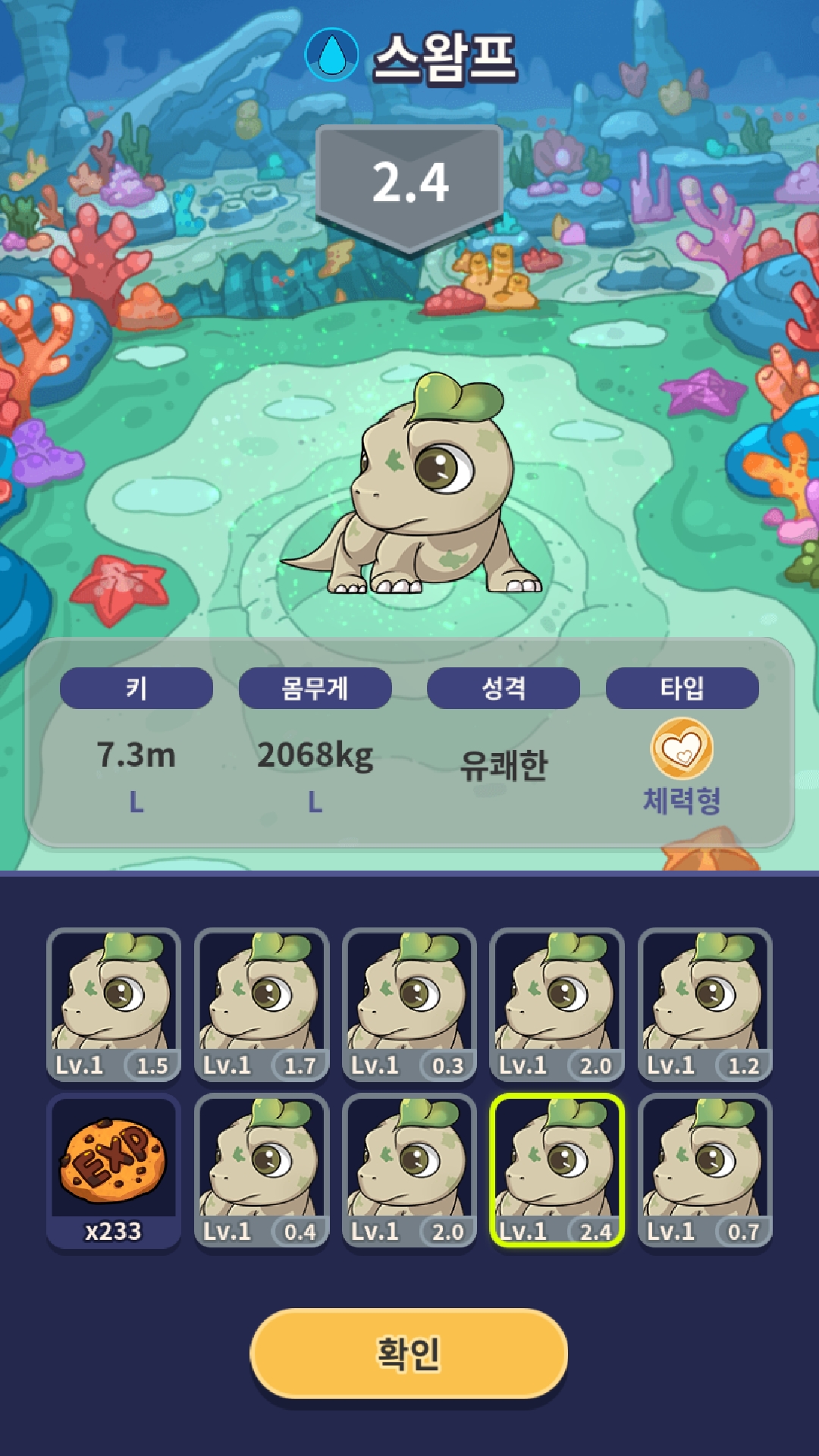Choose the creature tile rated 1.7
The width and height of the screenshot is (819, 1456).
262,1004
